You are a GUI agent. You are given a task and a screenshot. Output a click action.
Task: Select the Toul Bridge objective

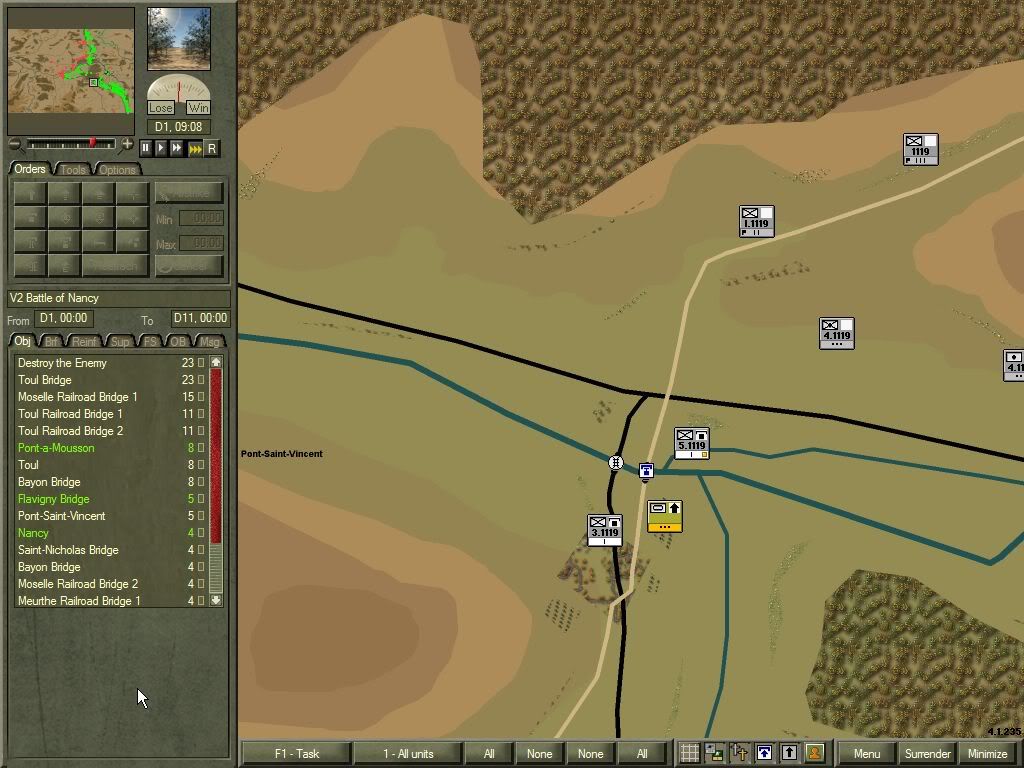(45, 380)
